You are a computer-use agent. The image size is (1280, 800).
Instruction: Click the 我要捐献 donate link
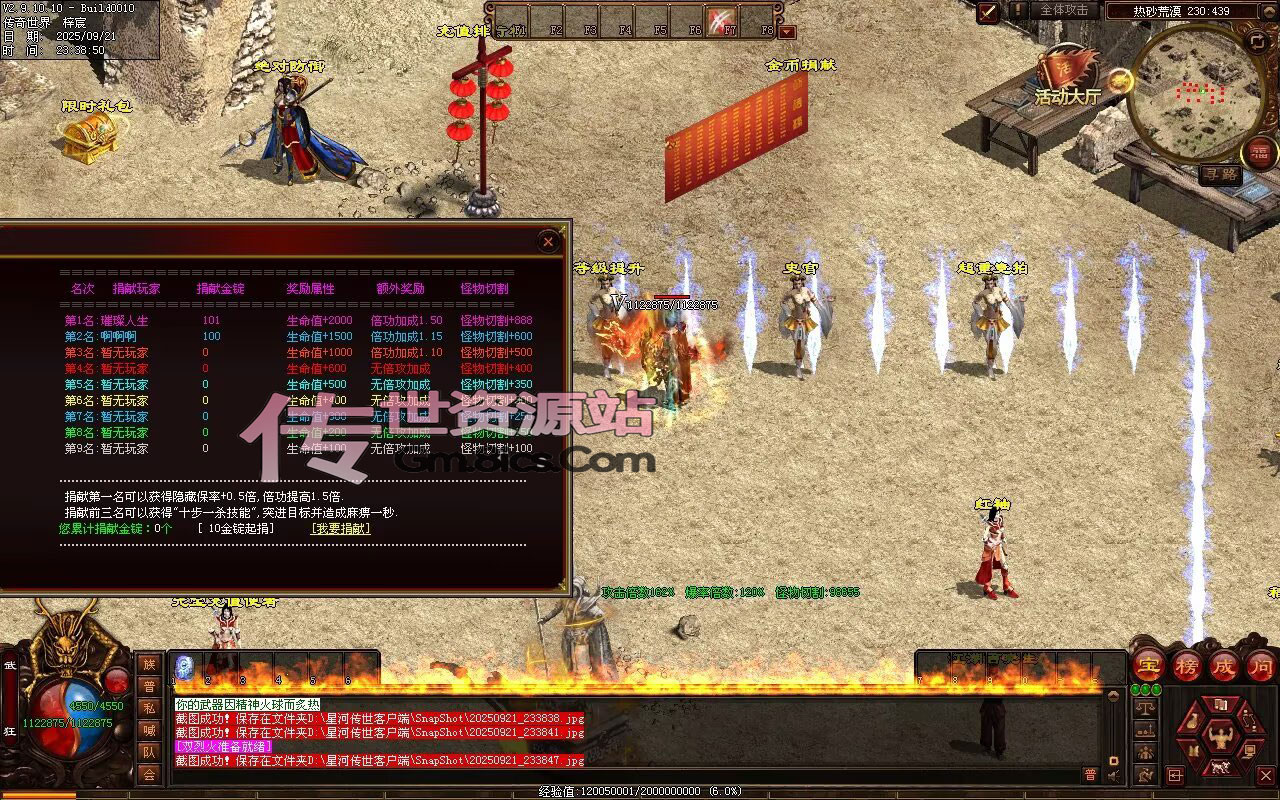340,528
